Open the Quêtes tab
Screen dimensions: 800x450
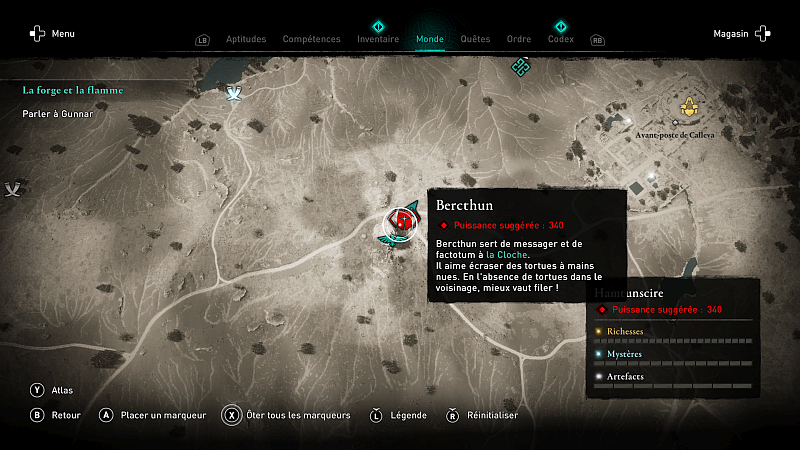click(475, 39)
